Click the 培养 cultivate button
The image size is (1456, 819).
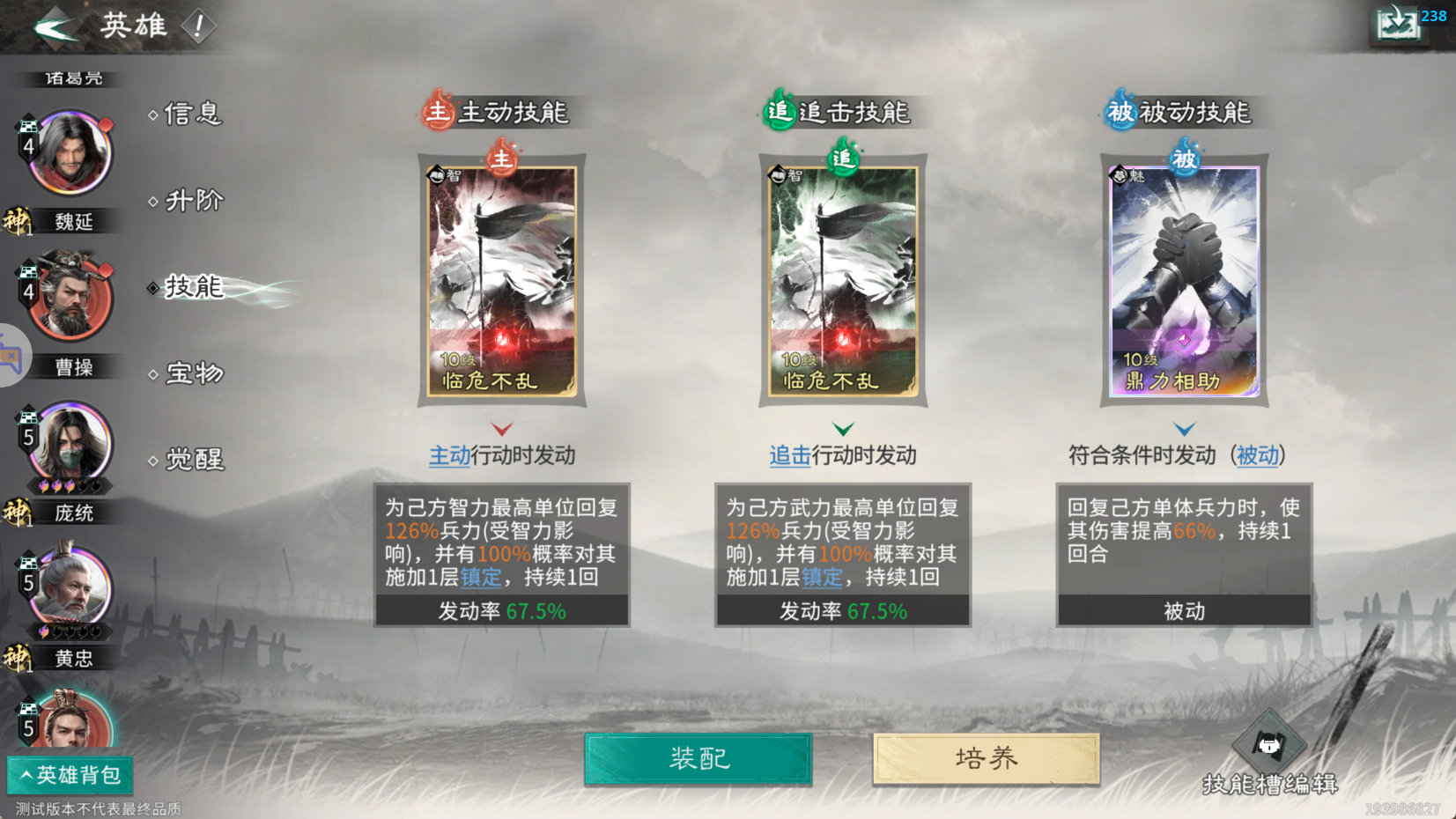pyautogui.click(x=985, y=758)
